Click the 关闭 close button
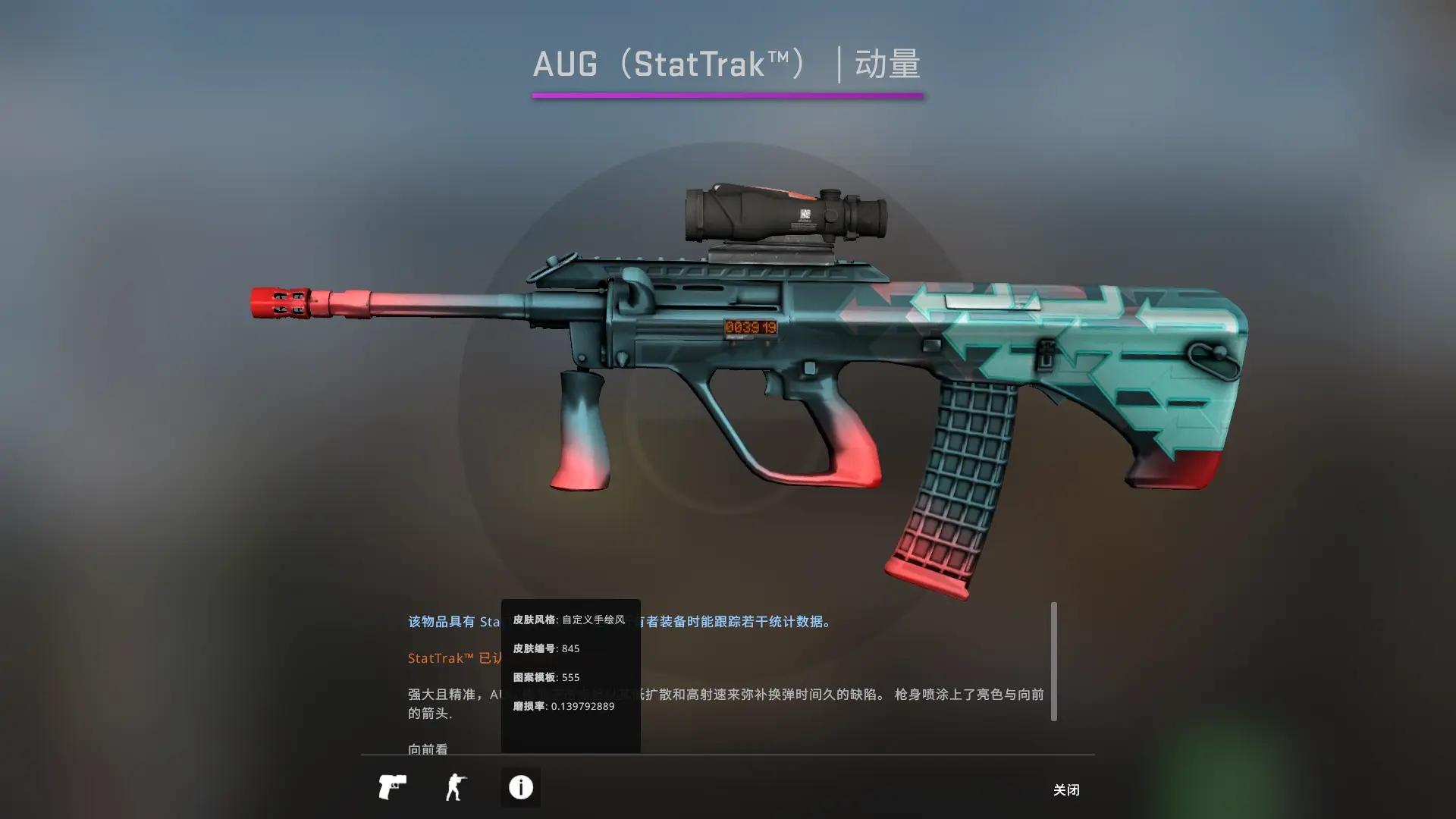Screen dimensions: 1456x819 [1066, 789]
